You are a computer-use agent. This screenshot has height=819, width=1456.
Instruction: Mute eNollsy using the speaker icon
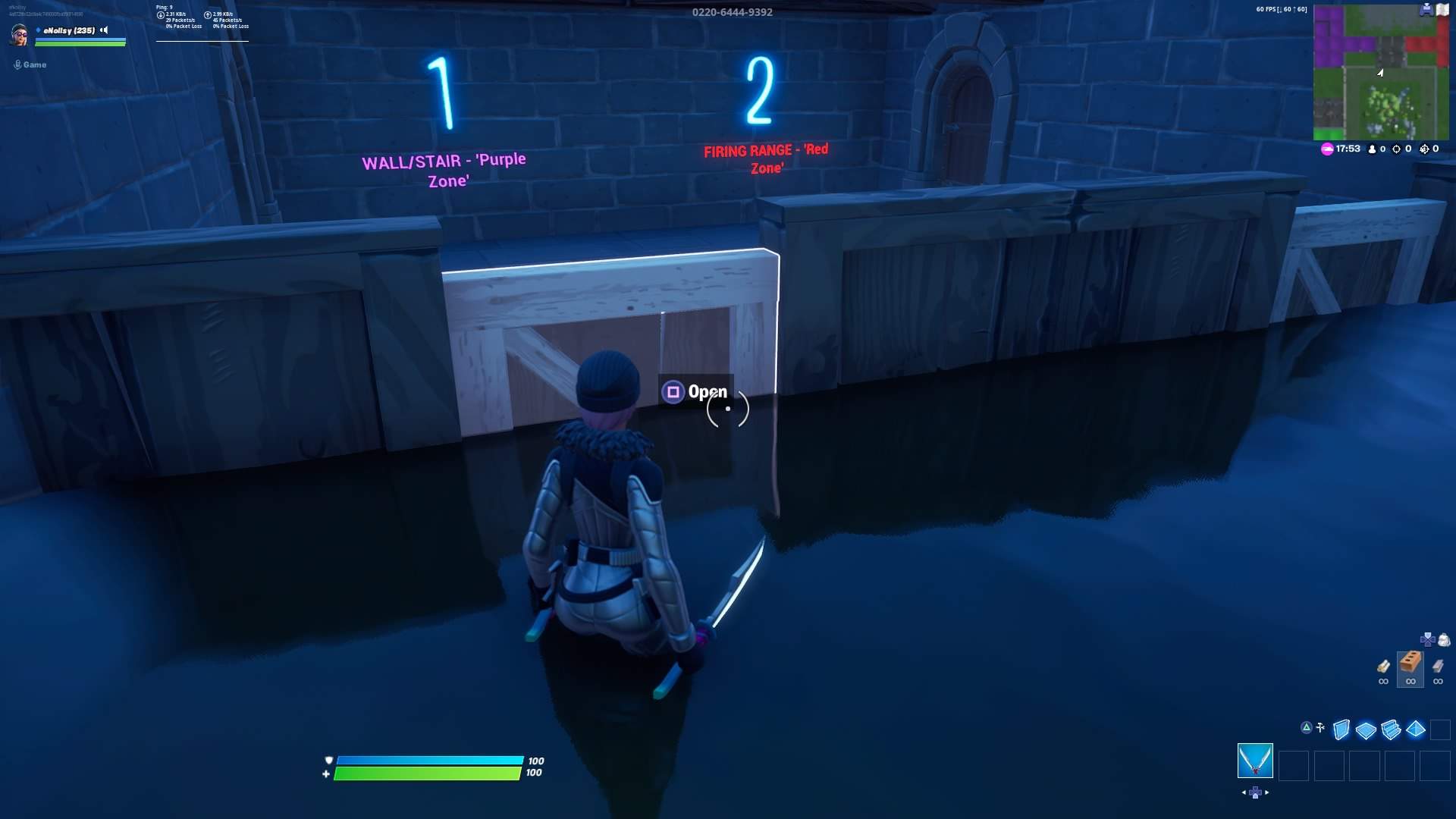pos(104,31)
